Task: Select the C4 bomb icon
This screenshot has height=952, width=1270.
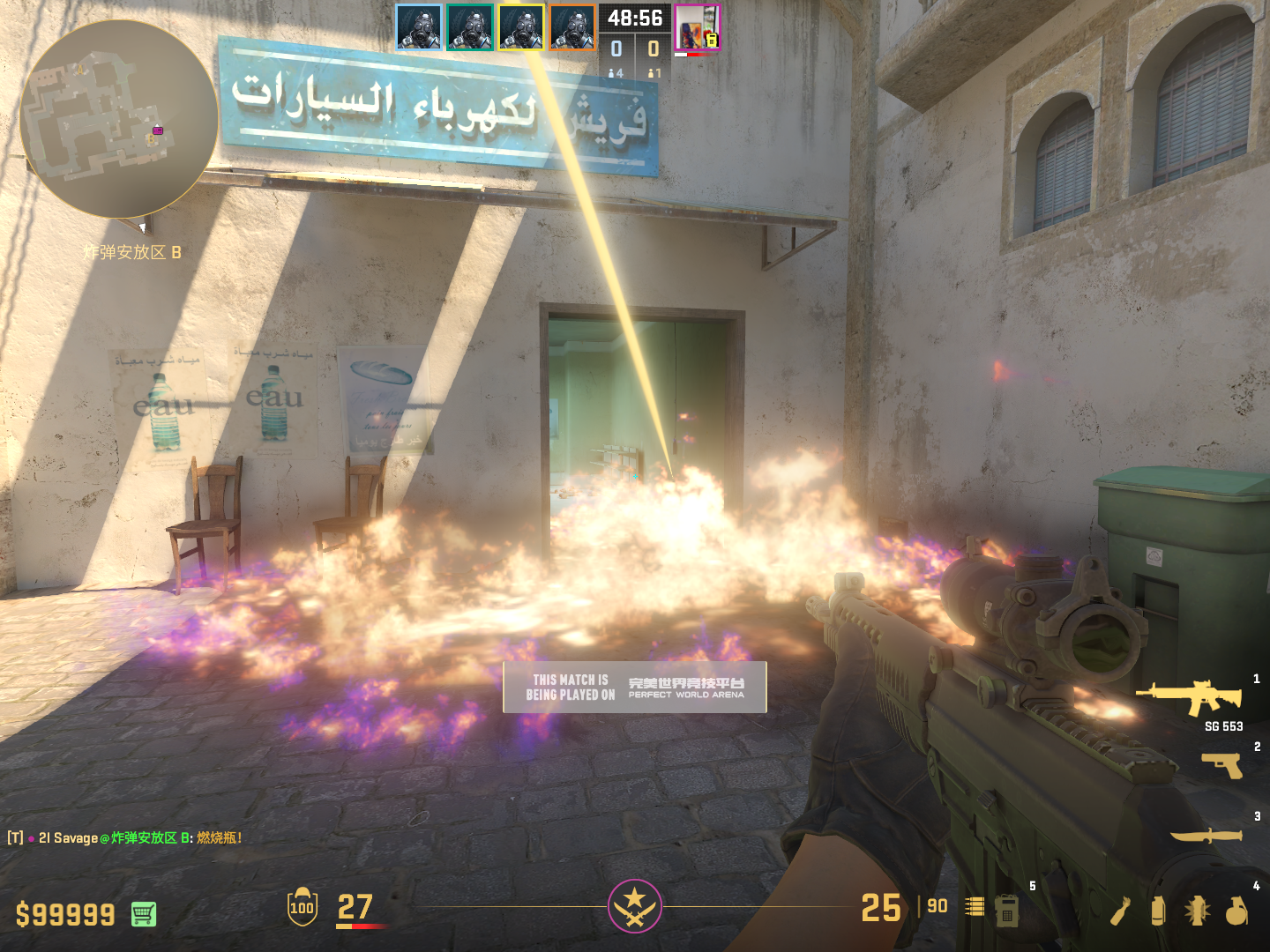Action: (1007, 911)
